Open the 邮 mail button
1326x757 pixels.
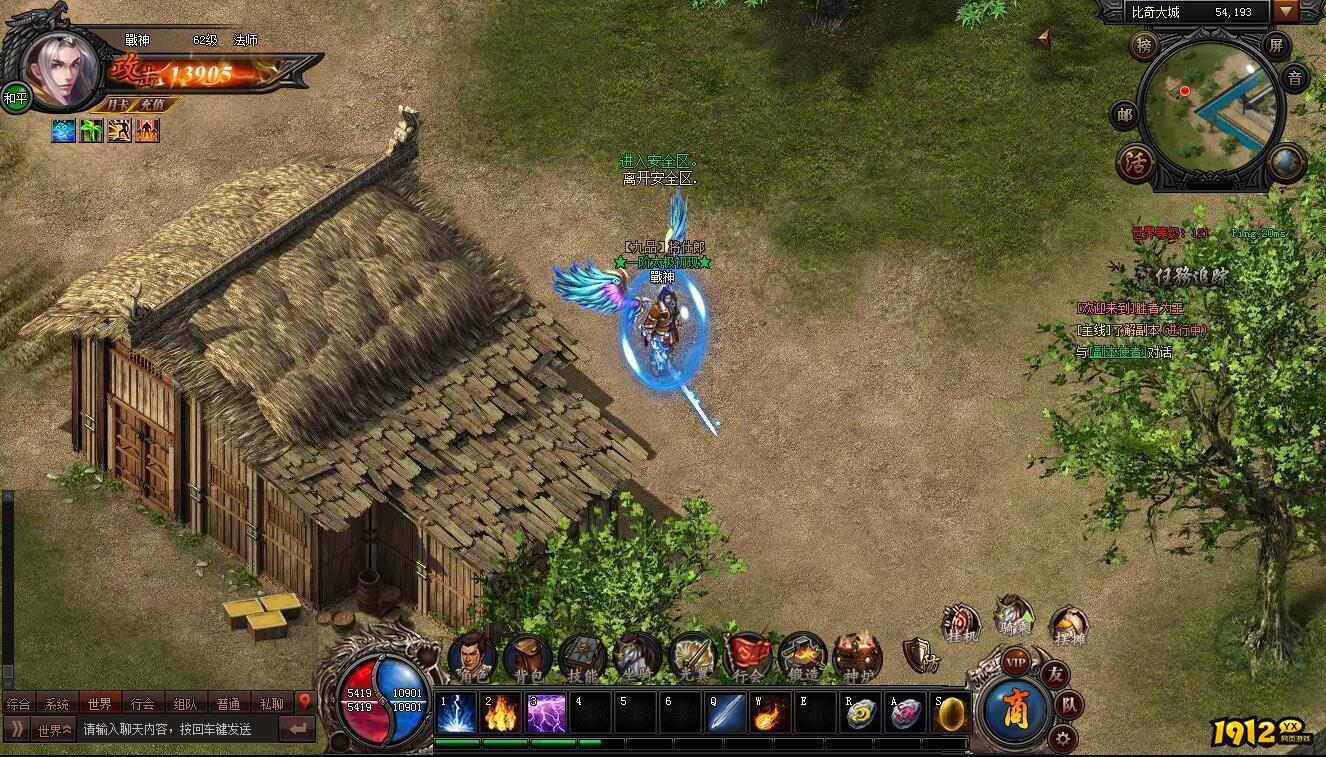[x=1125, y=115]
